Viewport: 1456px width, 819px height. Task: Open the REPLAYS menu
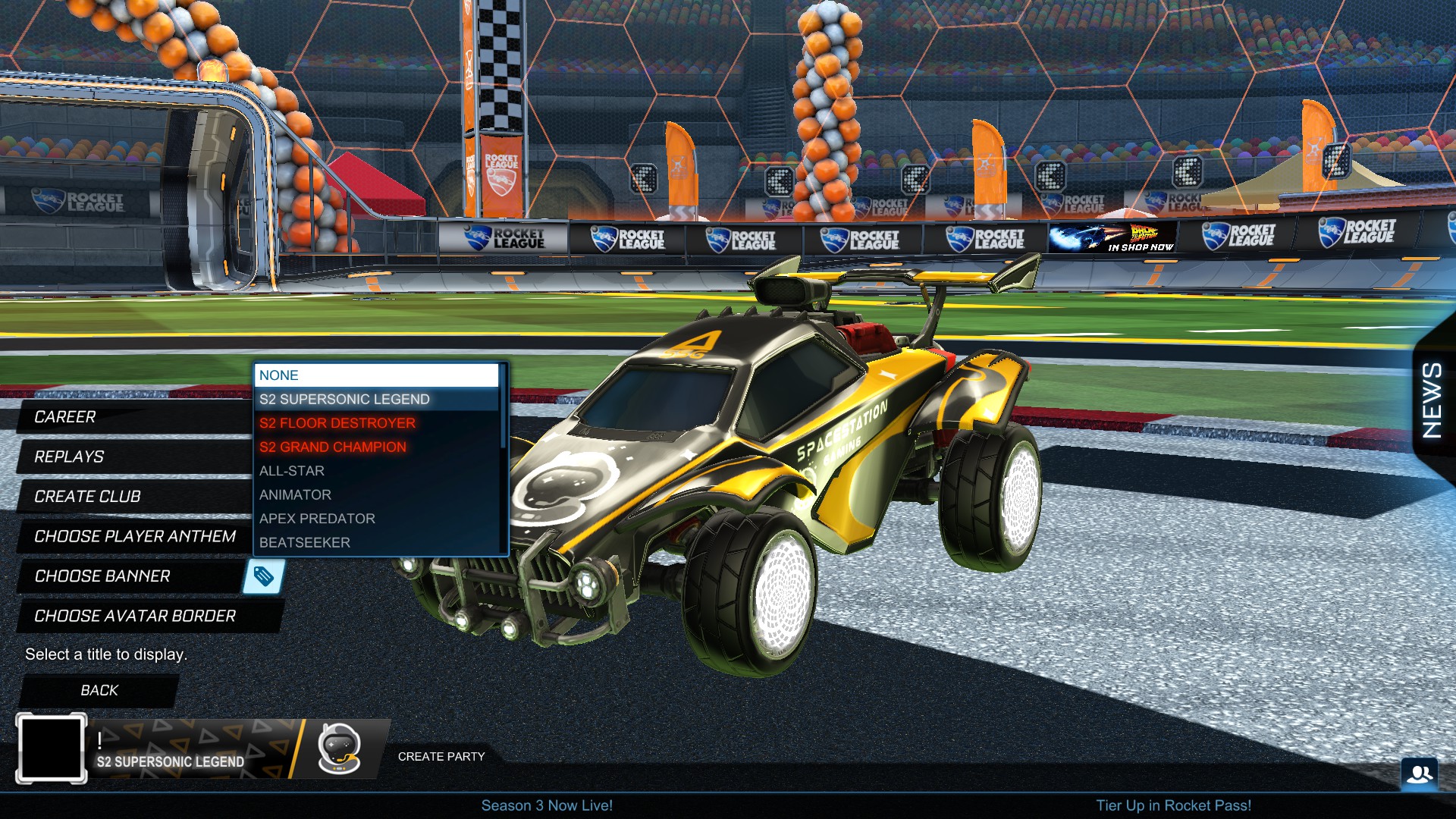pyautogui.click(x=68, y=457)
